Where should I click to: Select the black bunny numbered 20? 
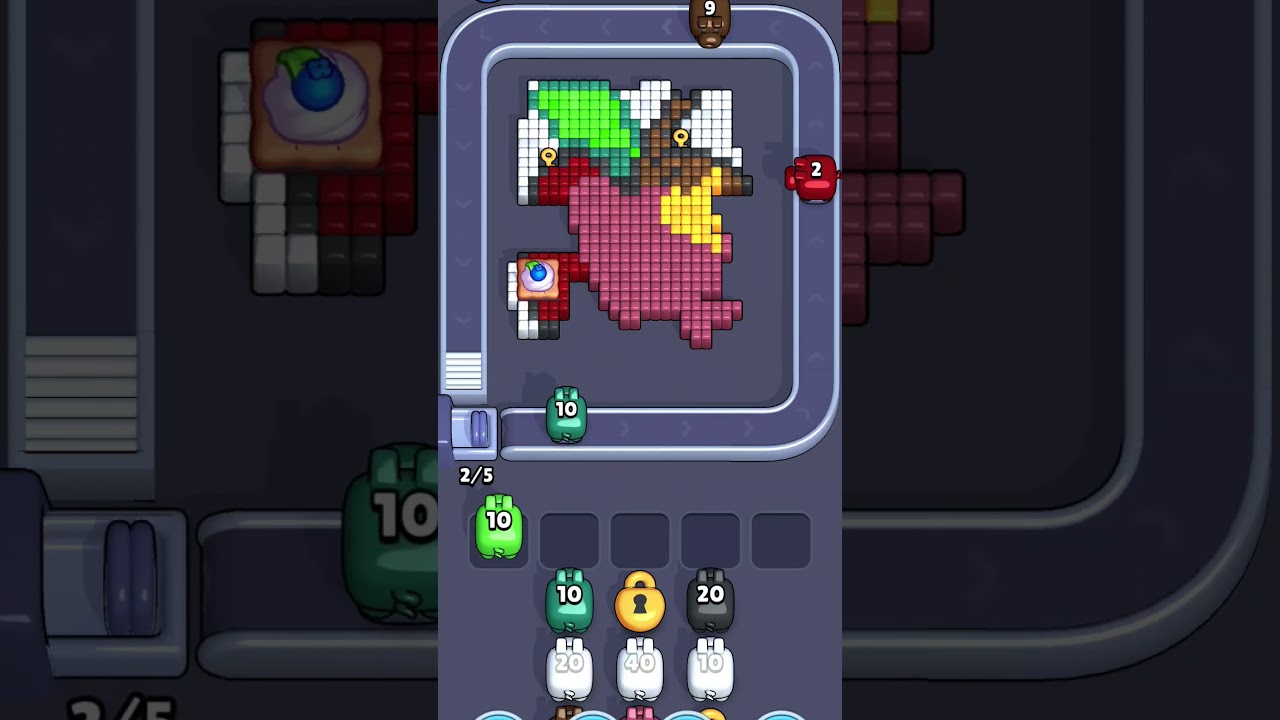(710, 599)
